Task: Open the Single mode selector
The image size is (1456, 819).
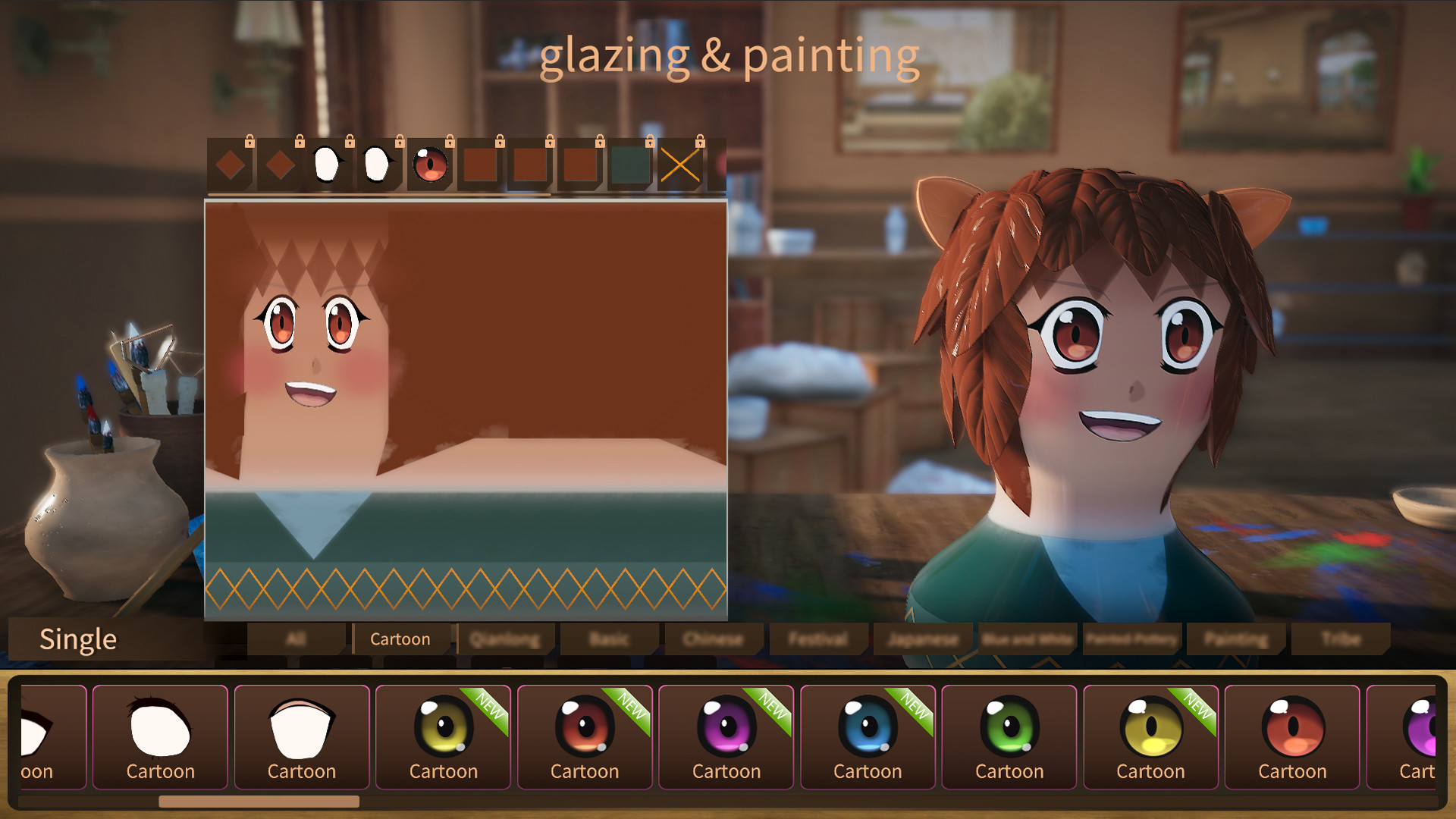Action: click(x=78, y=639)
